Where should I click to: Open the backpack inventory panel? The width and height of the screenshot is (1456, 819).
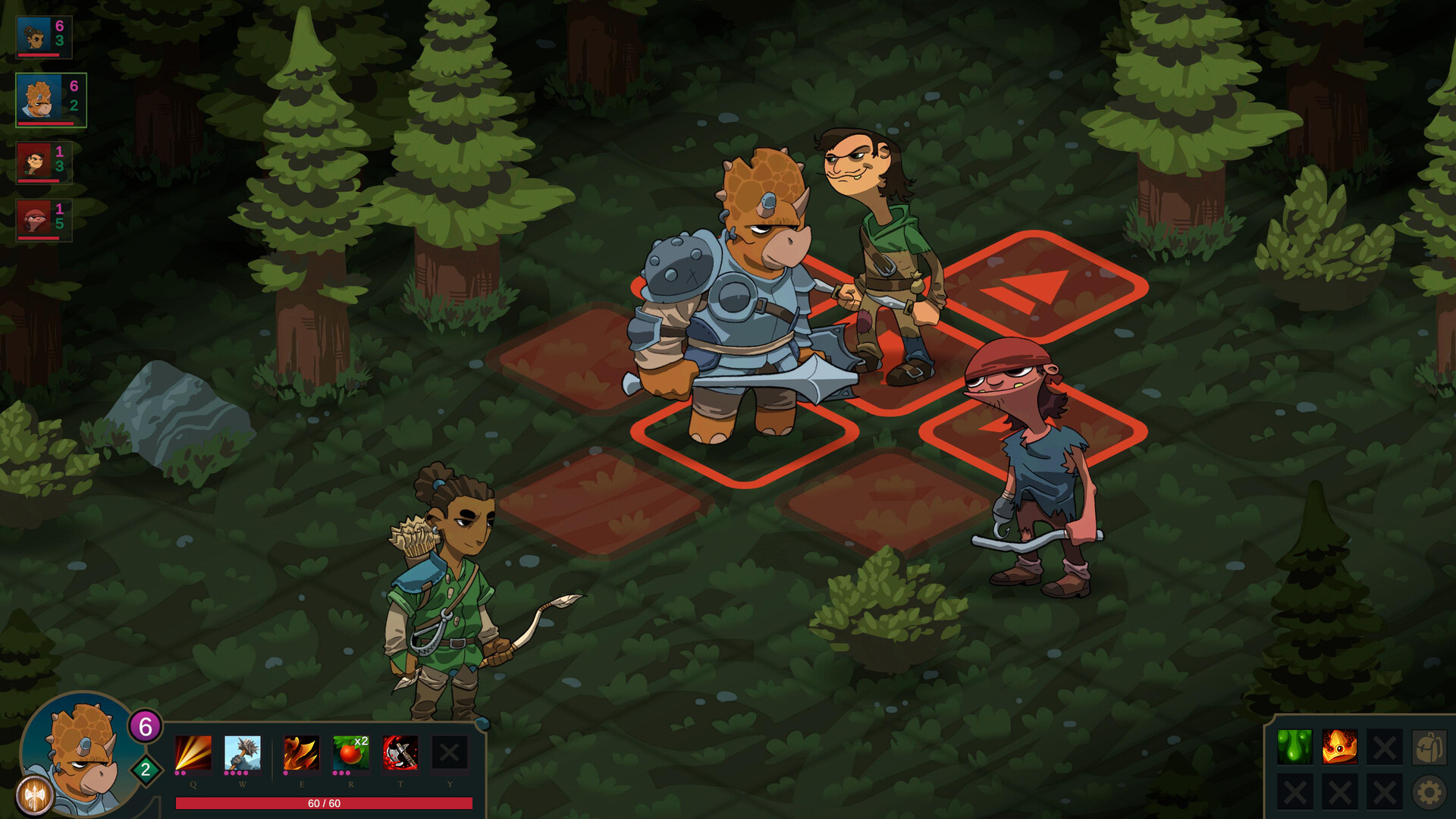point(1429,746)
